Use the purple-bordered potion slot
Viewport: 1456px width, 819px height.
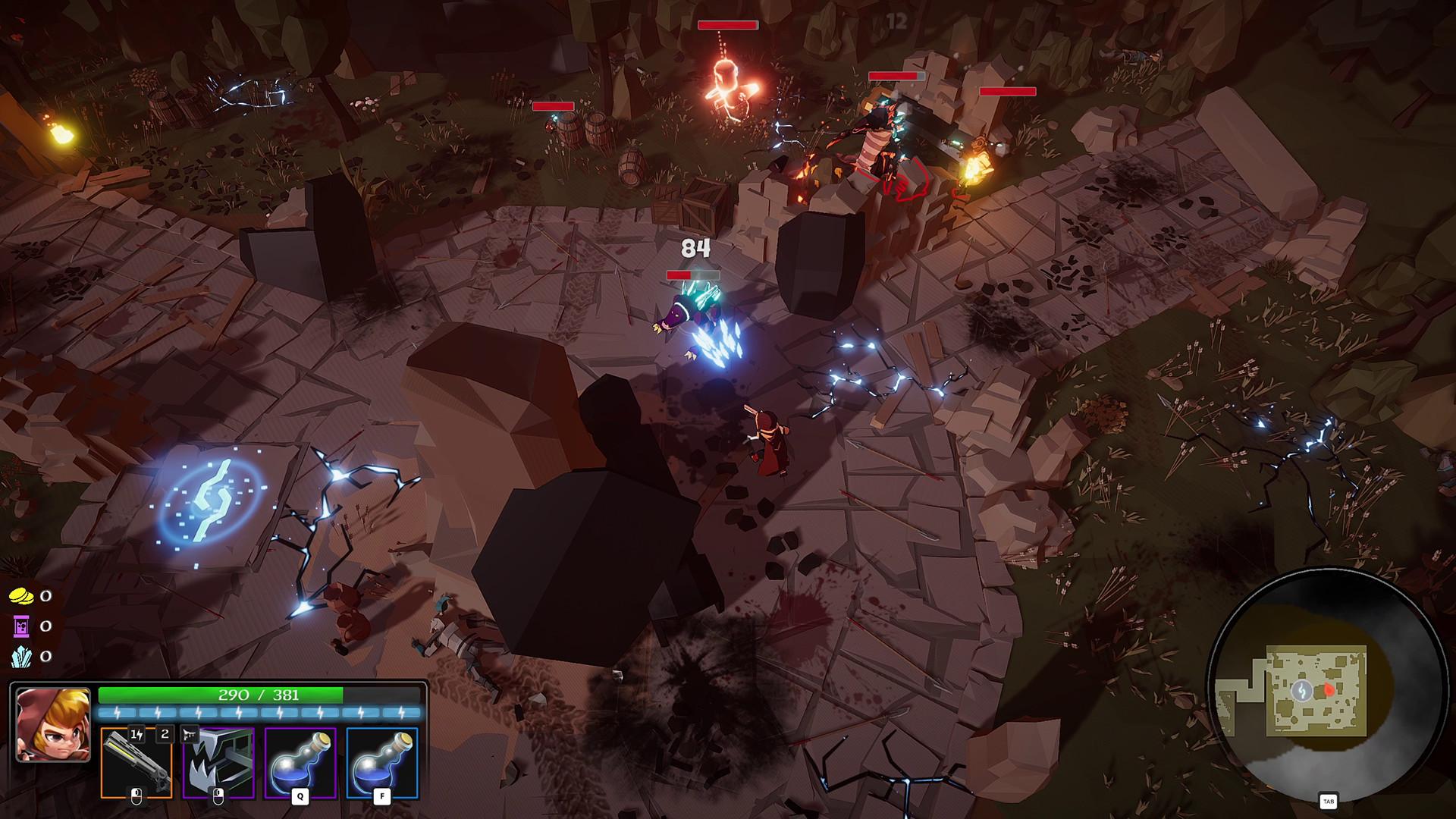tap(300, 762)
